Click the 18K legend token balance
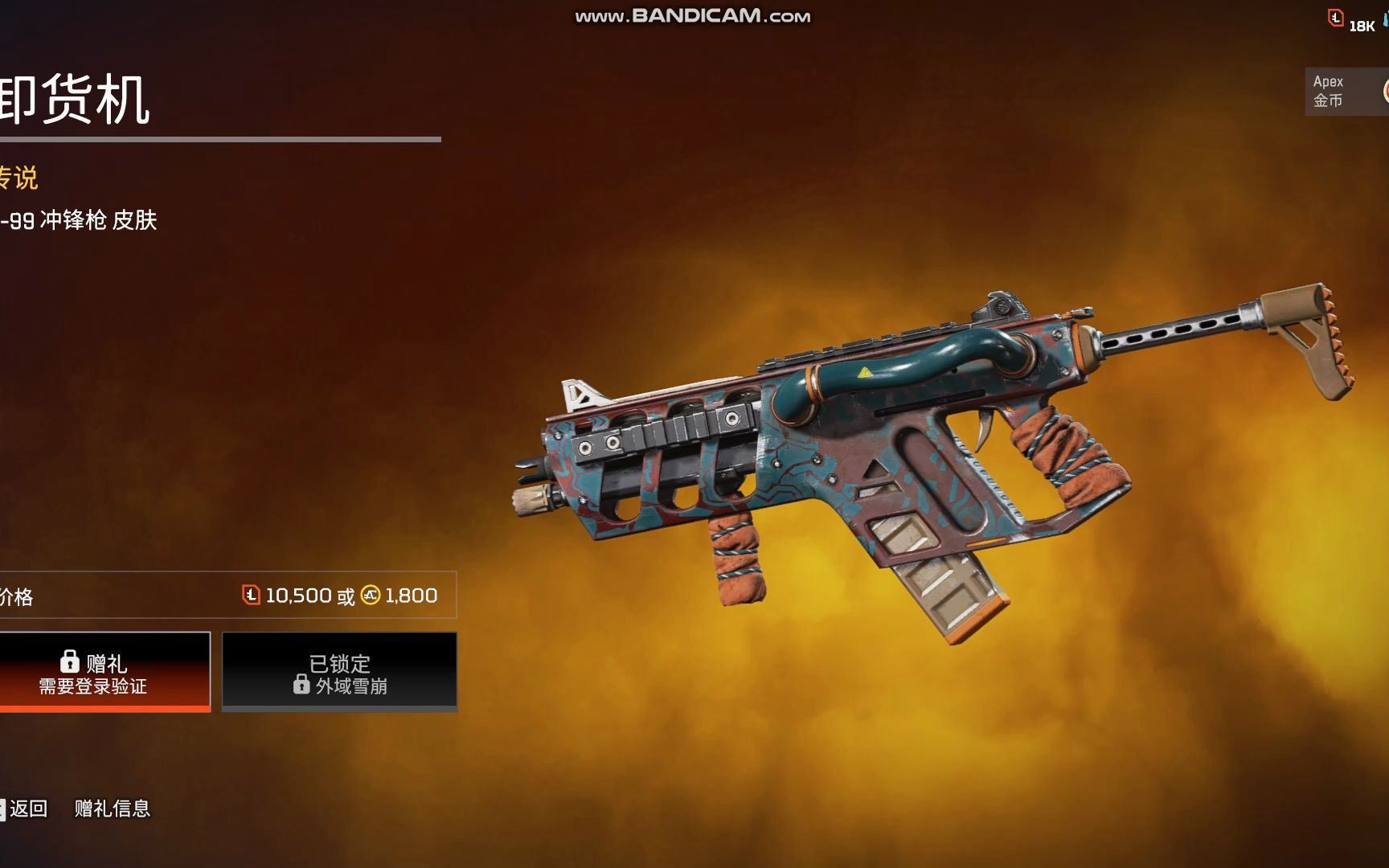This screenshot has width=1389, height=868. coord(1353,23)
